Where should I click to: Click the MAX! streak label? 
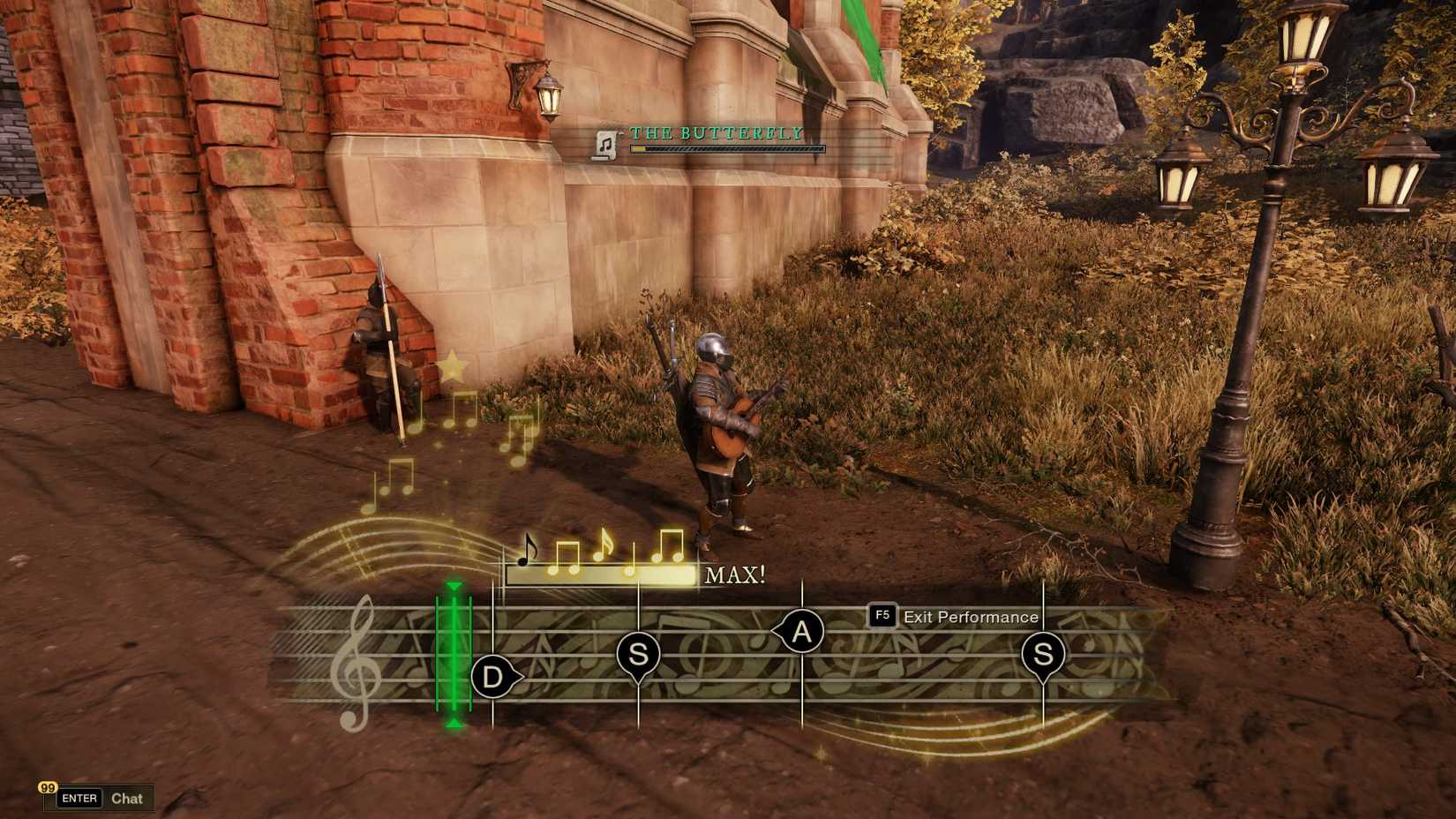coord(733,575)
